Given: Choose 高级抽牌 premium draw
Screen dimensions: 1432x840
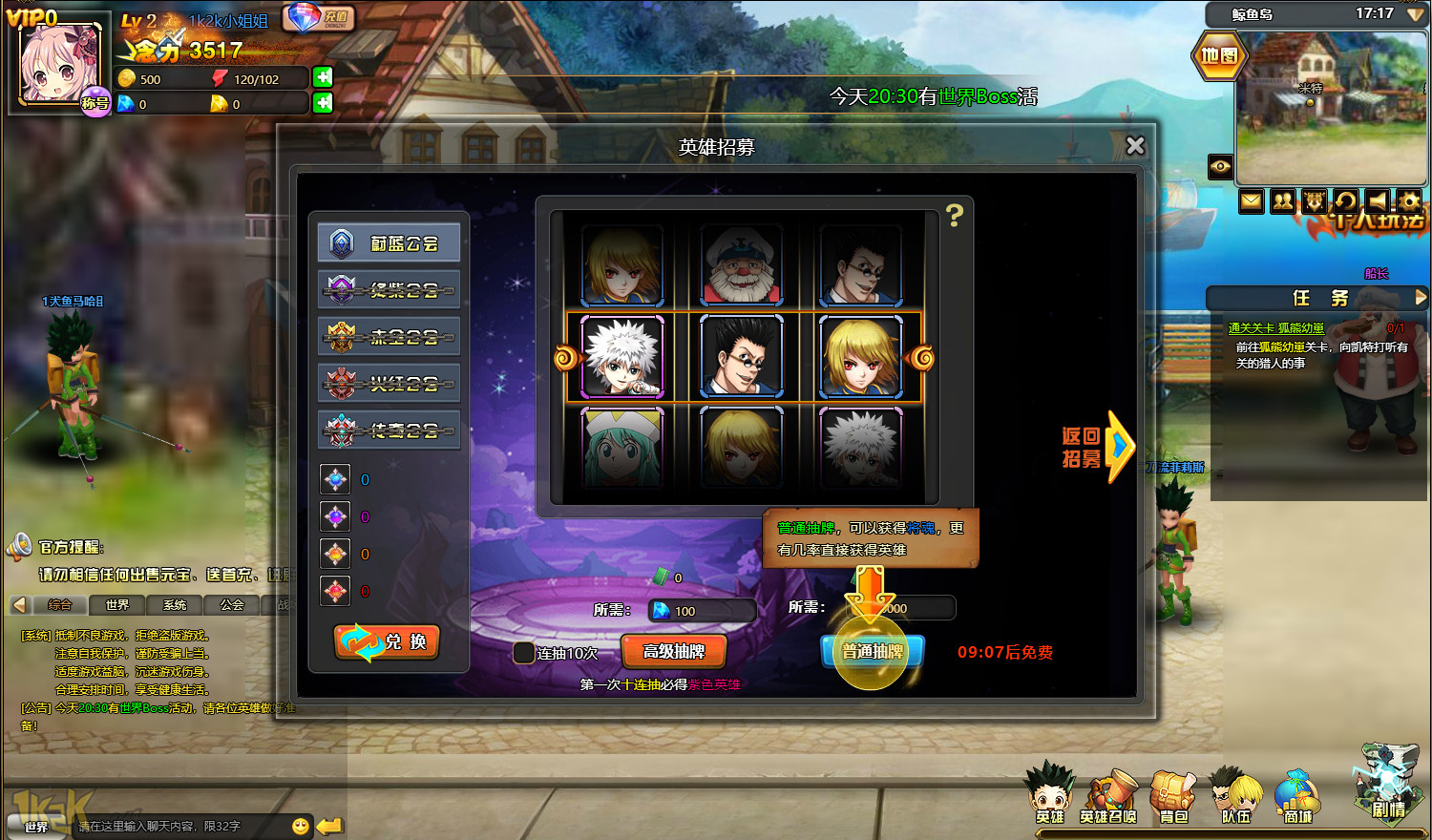Looking at the screenshot, I should coord(673,652).
